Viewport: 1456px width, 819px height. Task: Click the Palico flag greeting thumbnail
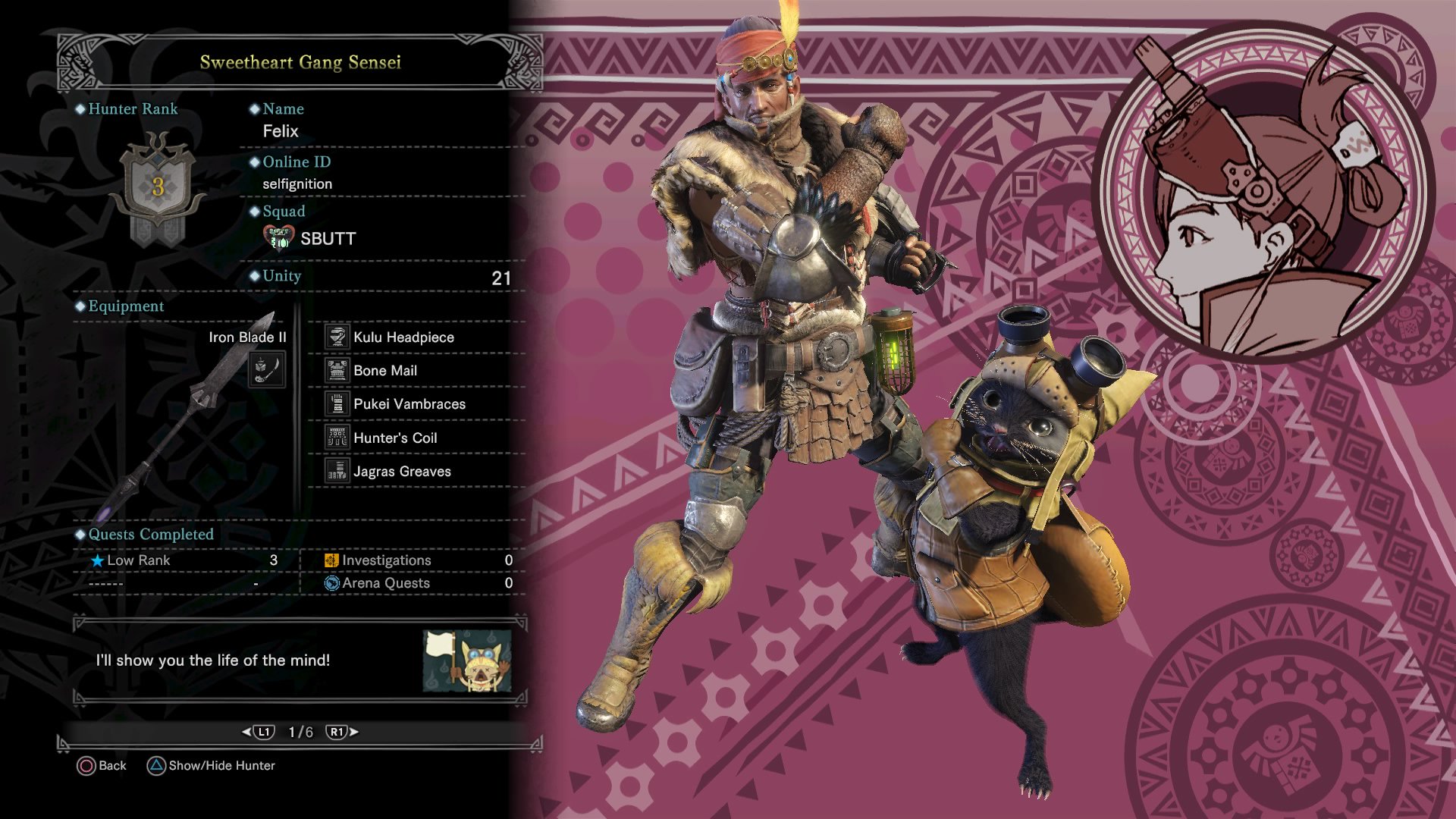[466, 661]
